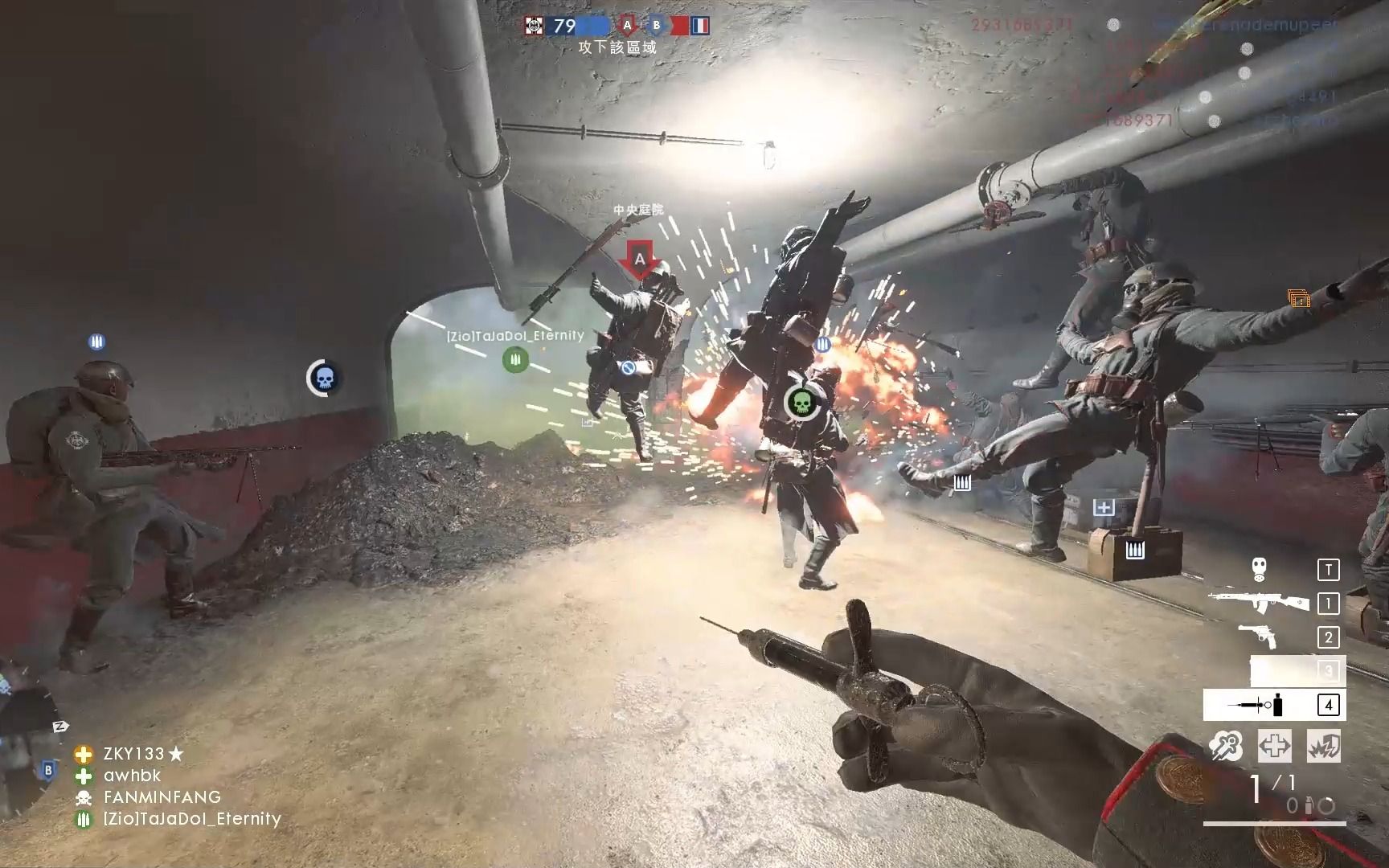The height and width of the screenshot is (868, 1389).
Task: Click the green skull revive marker
Action: tap(801, 402)
